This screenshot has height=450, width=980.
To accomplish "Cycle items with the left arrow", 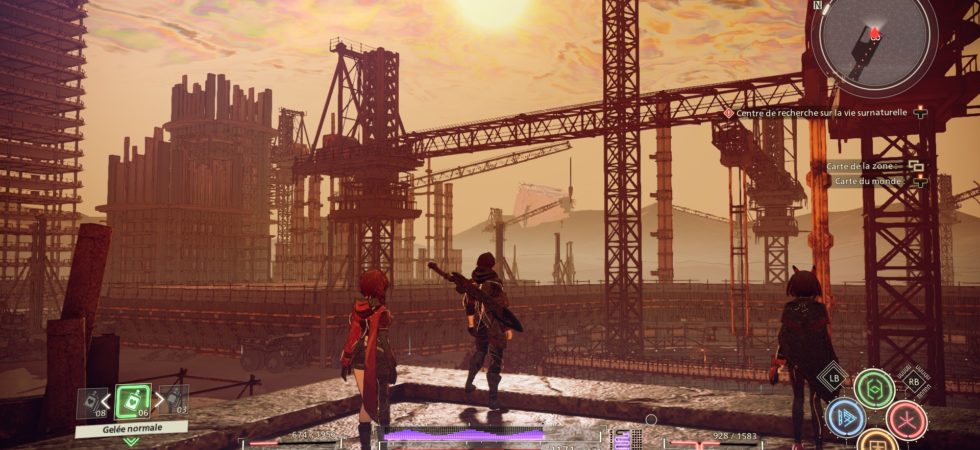I will (107, 401).
